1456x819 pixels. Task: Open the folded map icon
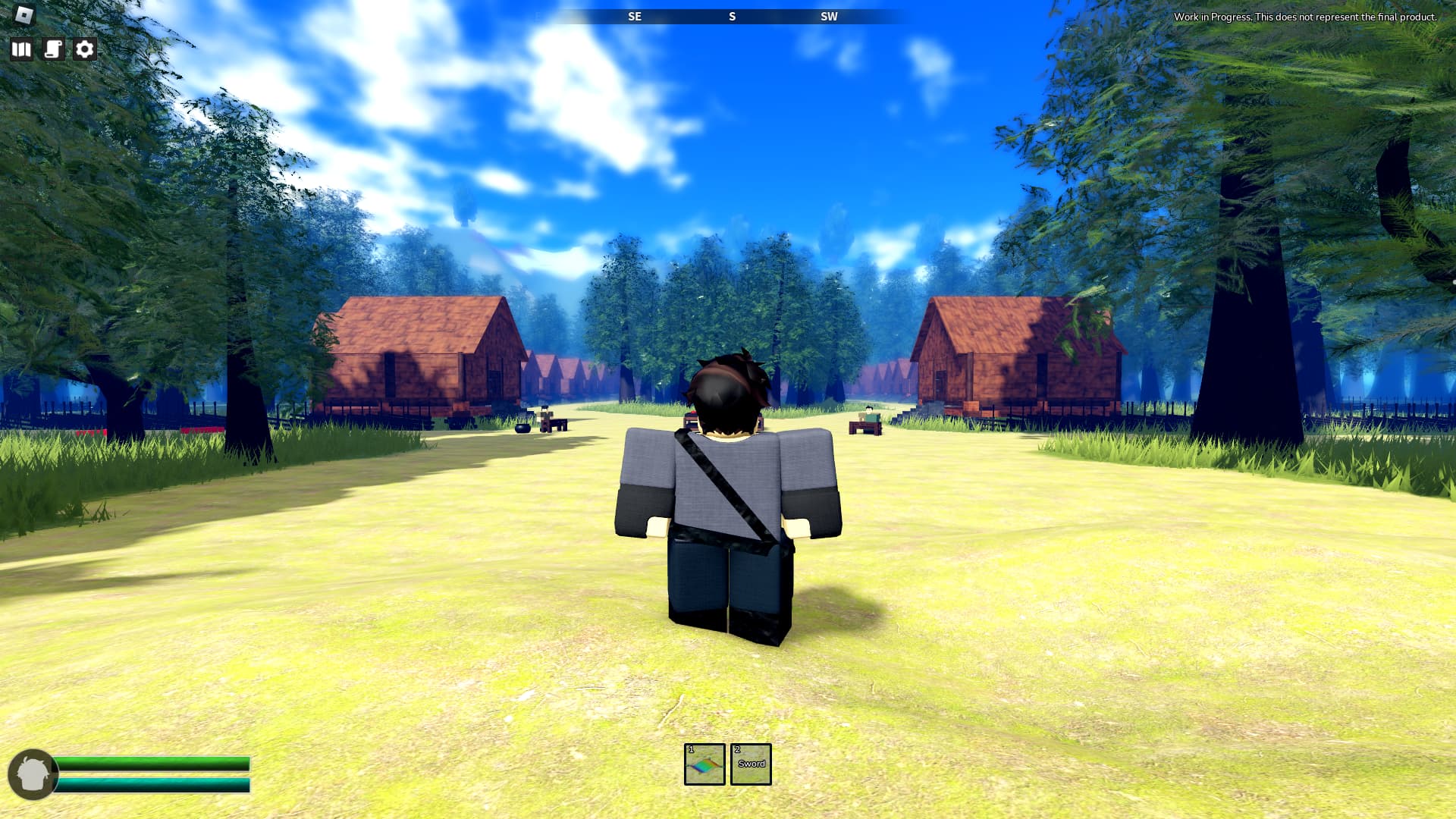21,49
